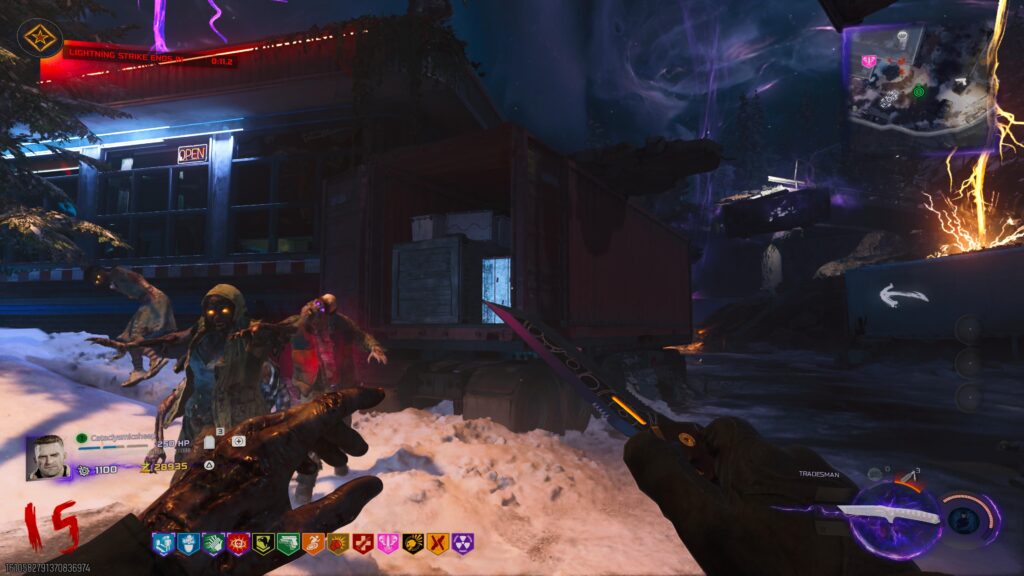Select the Quick Revive perk icon

(x=163, y=544)
